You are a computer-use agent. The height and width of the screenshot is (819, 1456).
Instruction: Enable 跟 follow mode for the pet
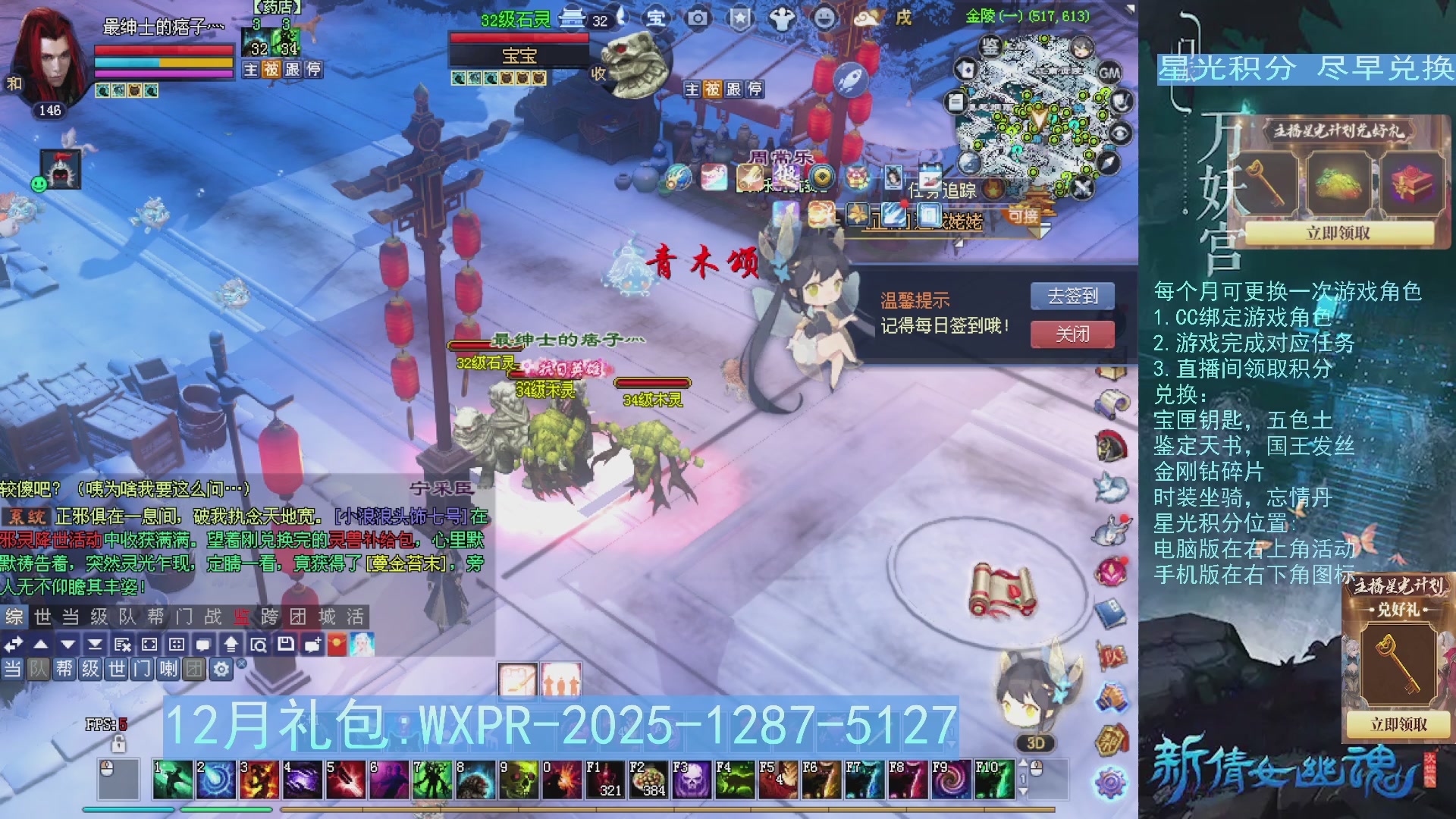(x=735, y=89)
